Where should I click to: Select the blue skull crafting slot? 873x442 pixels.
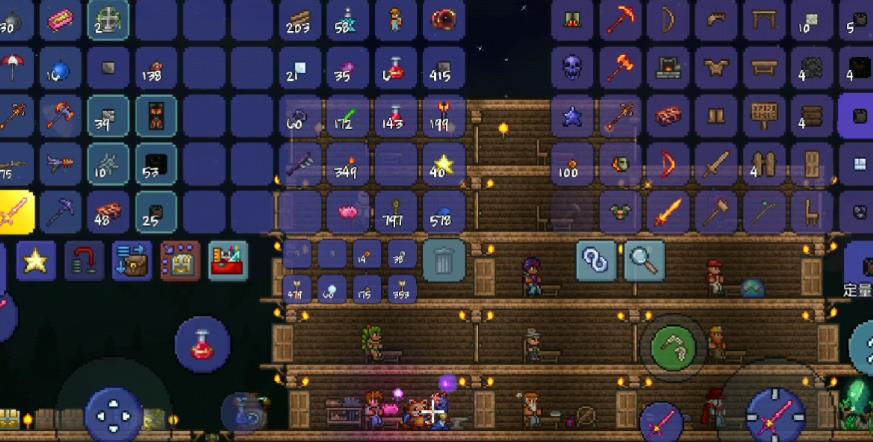point(572,67)
